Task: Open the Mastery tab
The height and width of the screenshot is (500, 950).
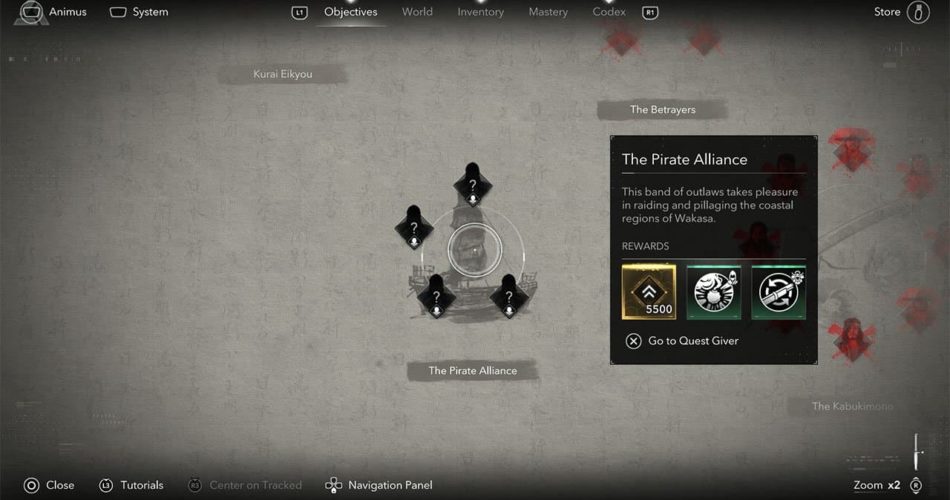Action: (x=548, y=12)
